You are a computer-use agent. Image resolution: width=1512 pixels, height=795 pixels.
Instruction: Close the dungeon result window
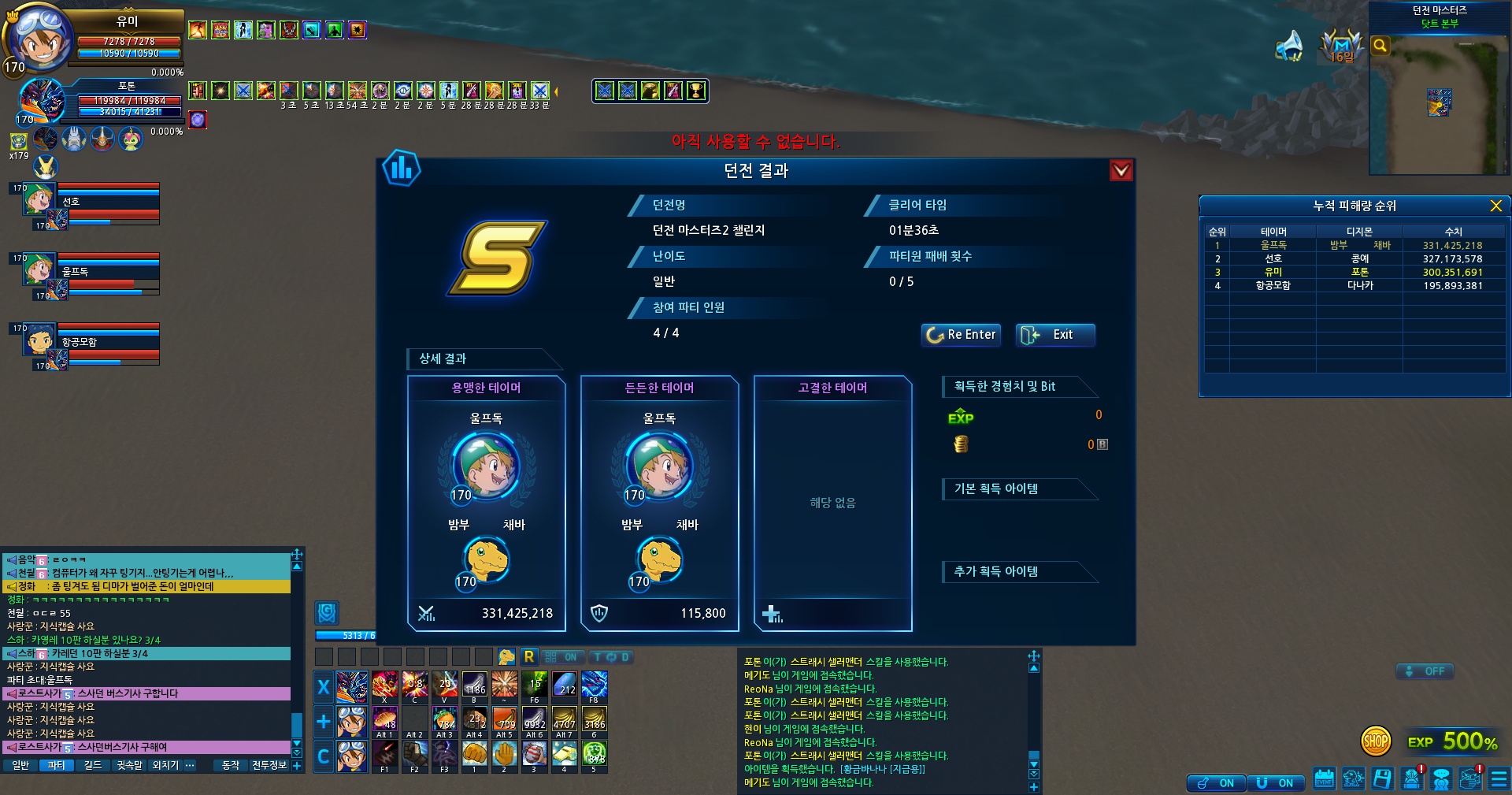[1121, 170]
